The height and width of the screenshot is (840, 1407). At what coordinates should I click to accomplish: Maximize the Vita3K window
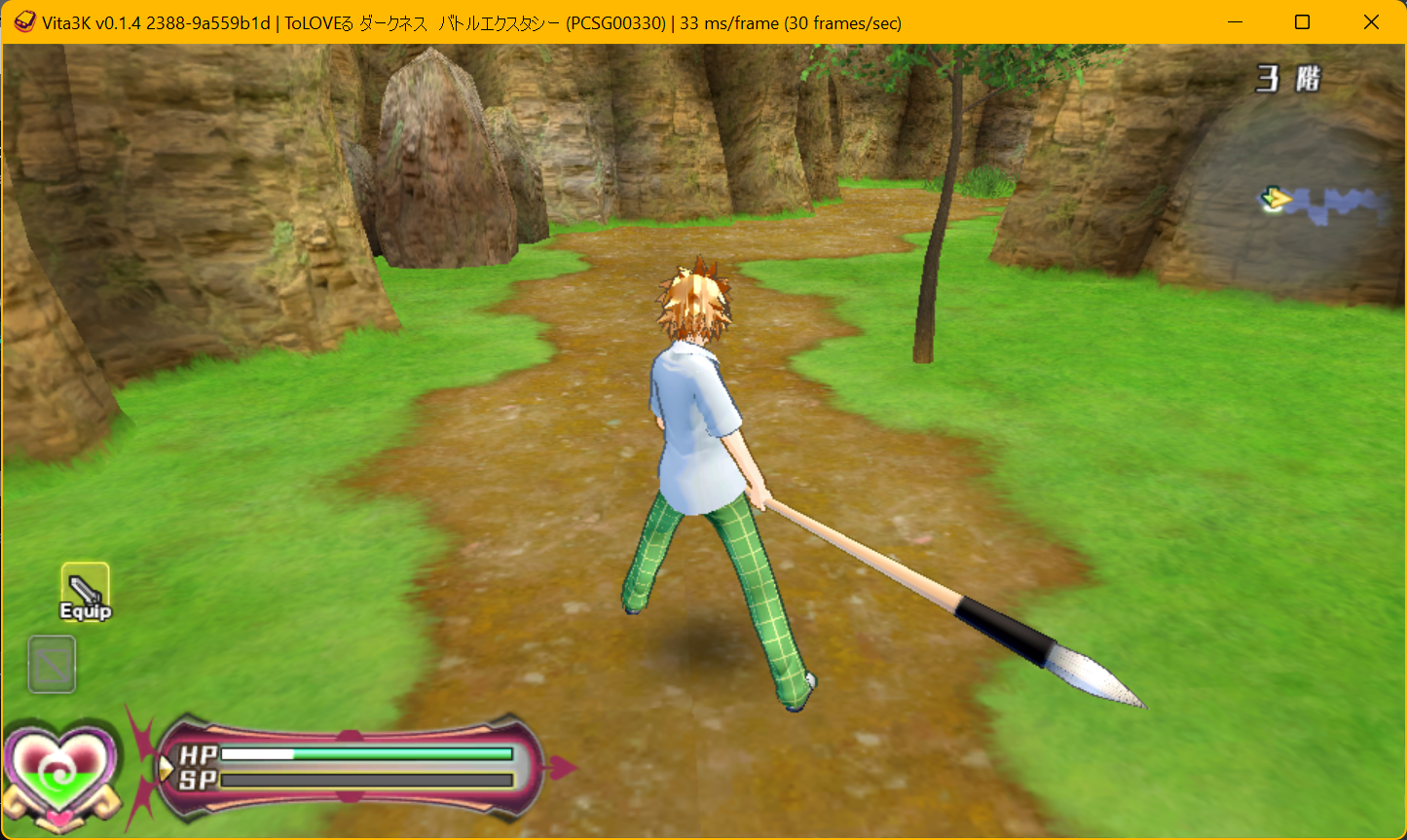(x=1302, y=22)
